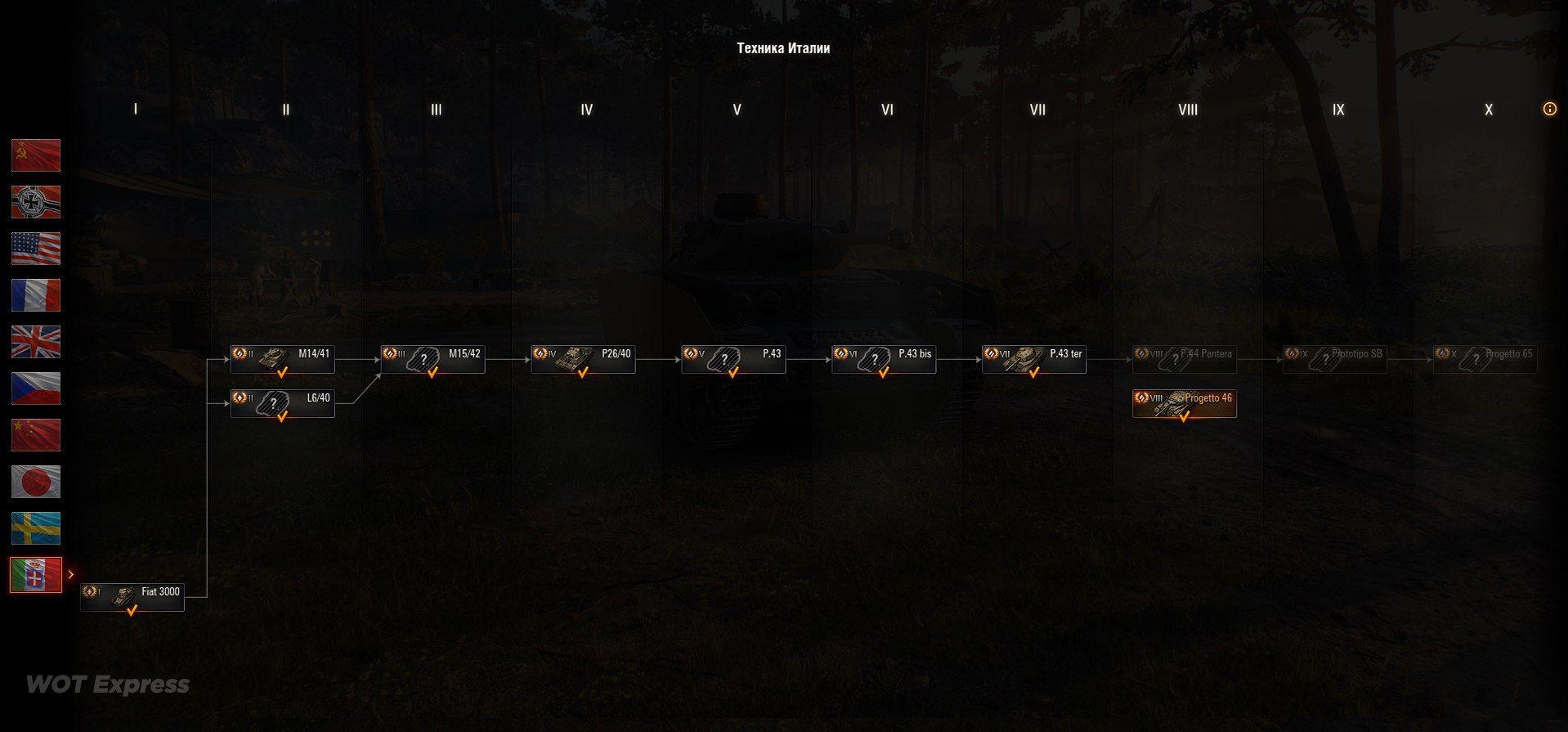Choose the France flag tab
This screenshot has height=732, width=1568.
[x=36, y=295]
